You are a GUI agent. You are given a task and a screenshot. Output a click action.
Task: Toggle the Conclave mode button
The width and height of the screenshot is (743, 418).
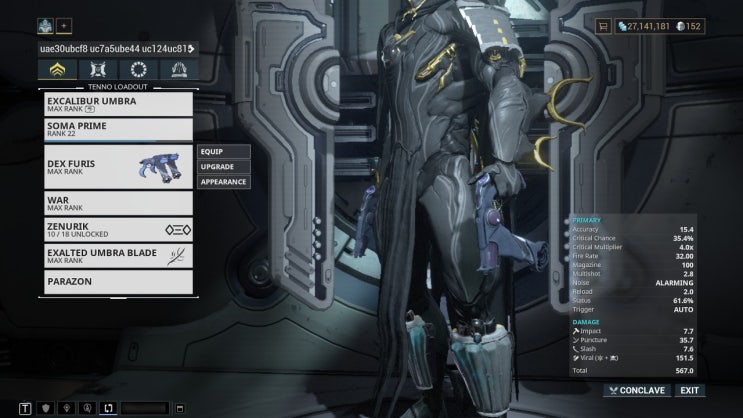pyautogui.click(x=636, y=390)
